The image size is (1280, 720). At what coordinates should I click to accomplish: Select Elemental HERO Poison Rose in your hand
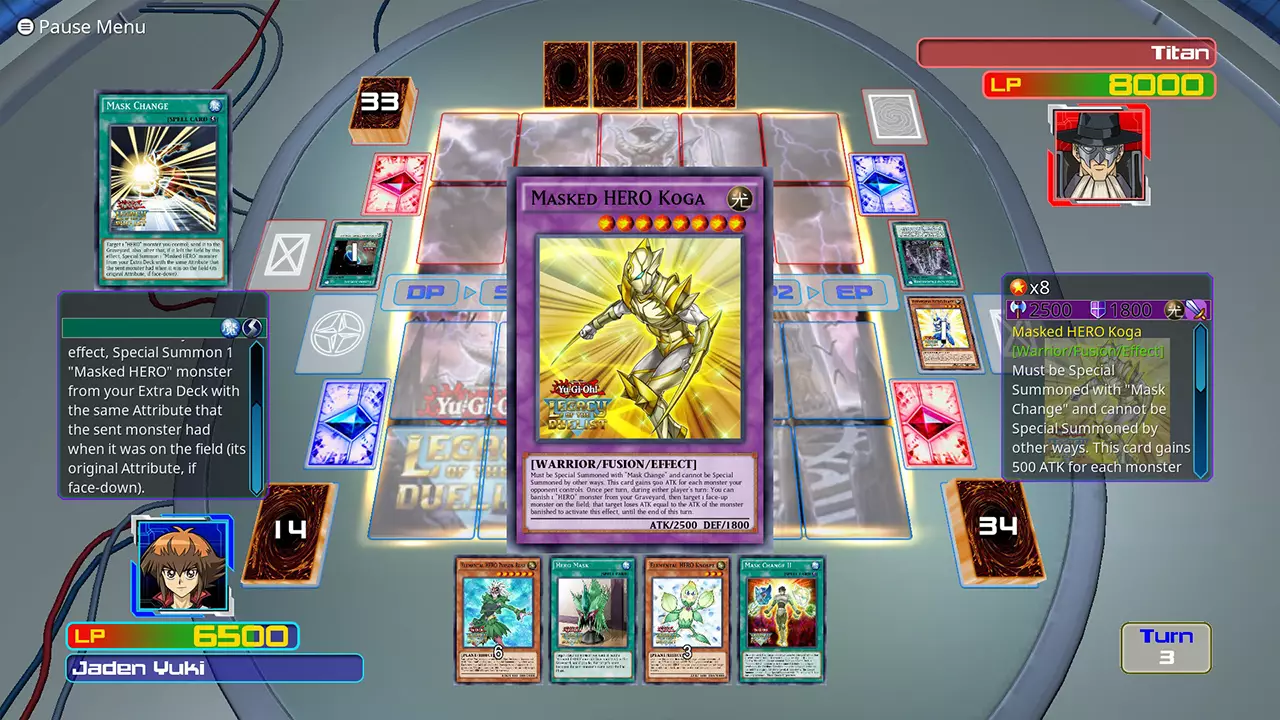(498, 620)
